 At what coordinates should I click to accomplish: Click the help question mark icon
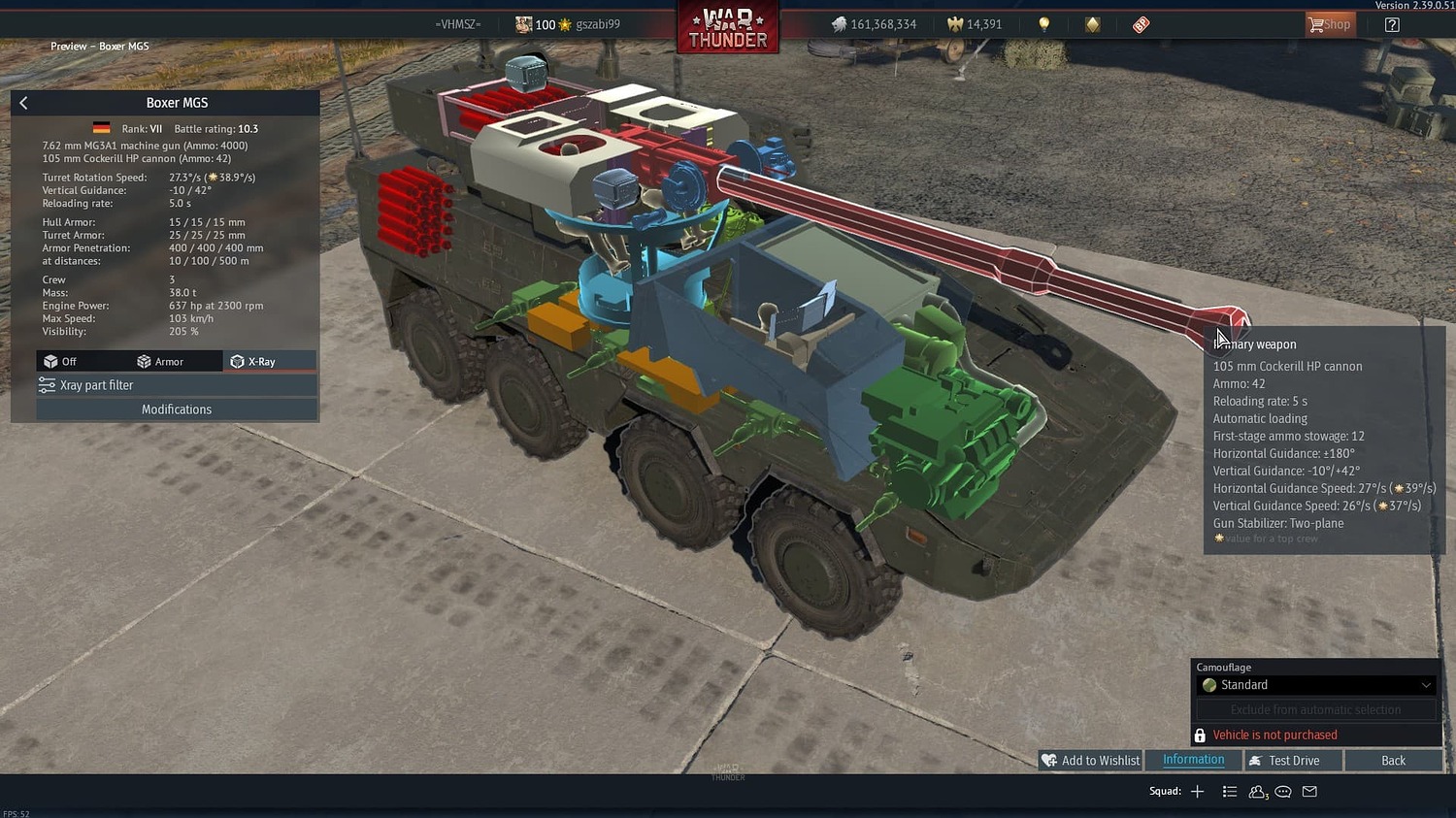[x=1392, y=23]
